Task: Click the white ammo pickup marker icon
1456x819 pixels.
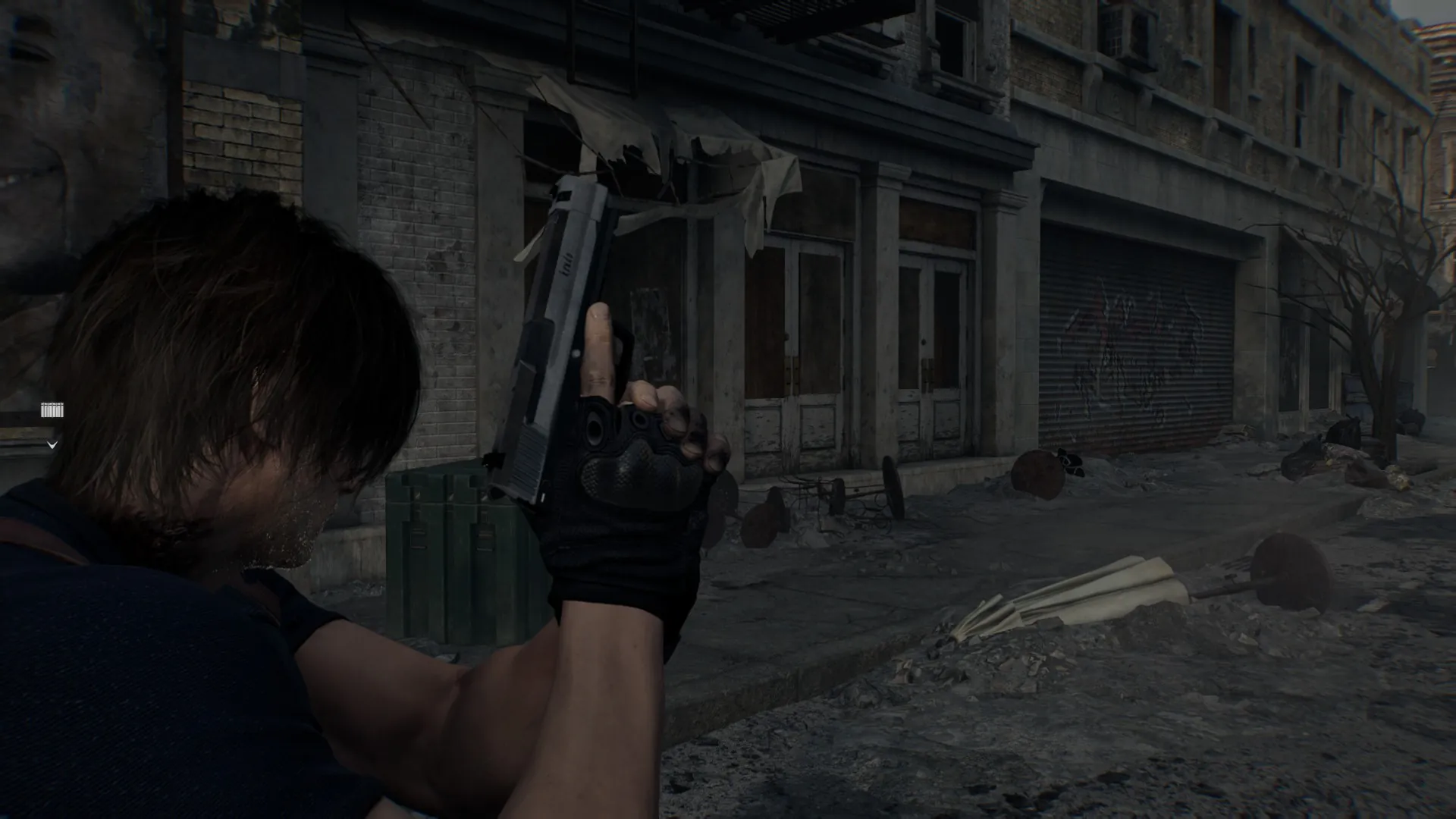Action: pos(52,410)
